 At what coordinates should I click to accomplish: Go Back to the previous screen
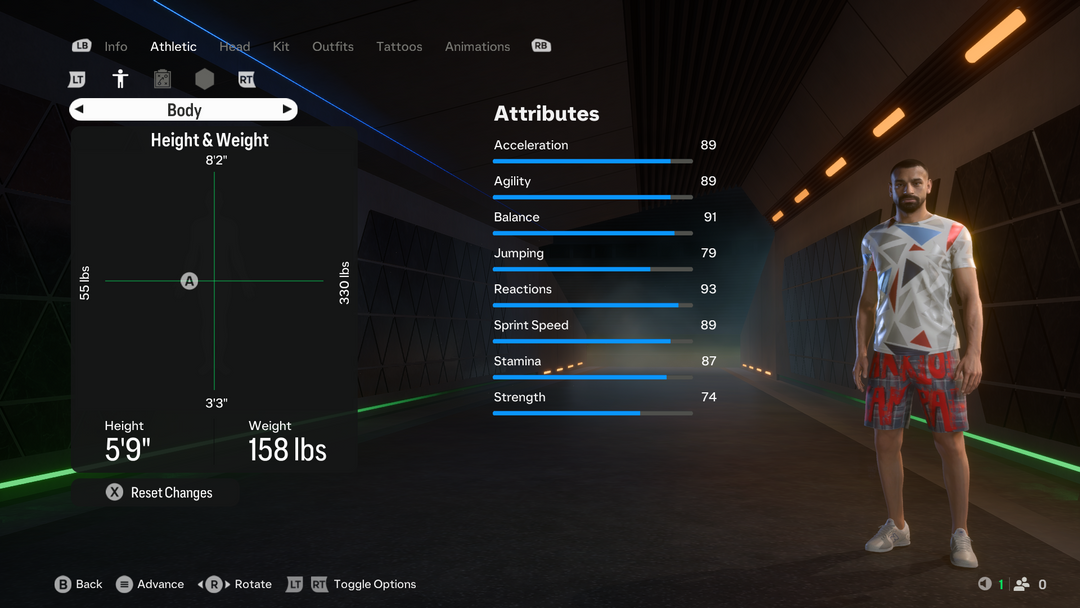pos(78,584)
